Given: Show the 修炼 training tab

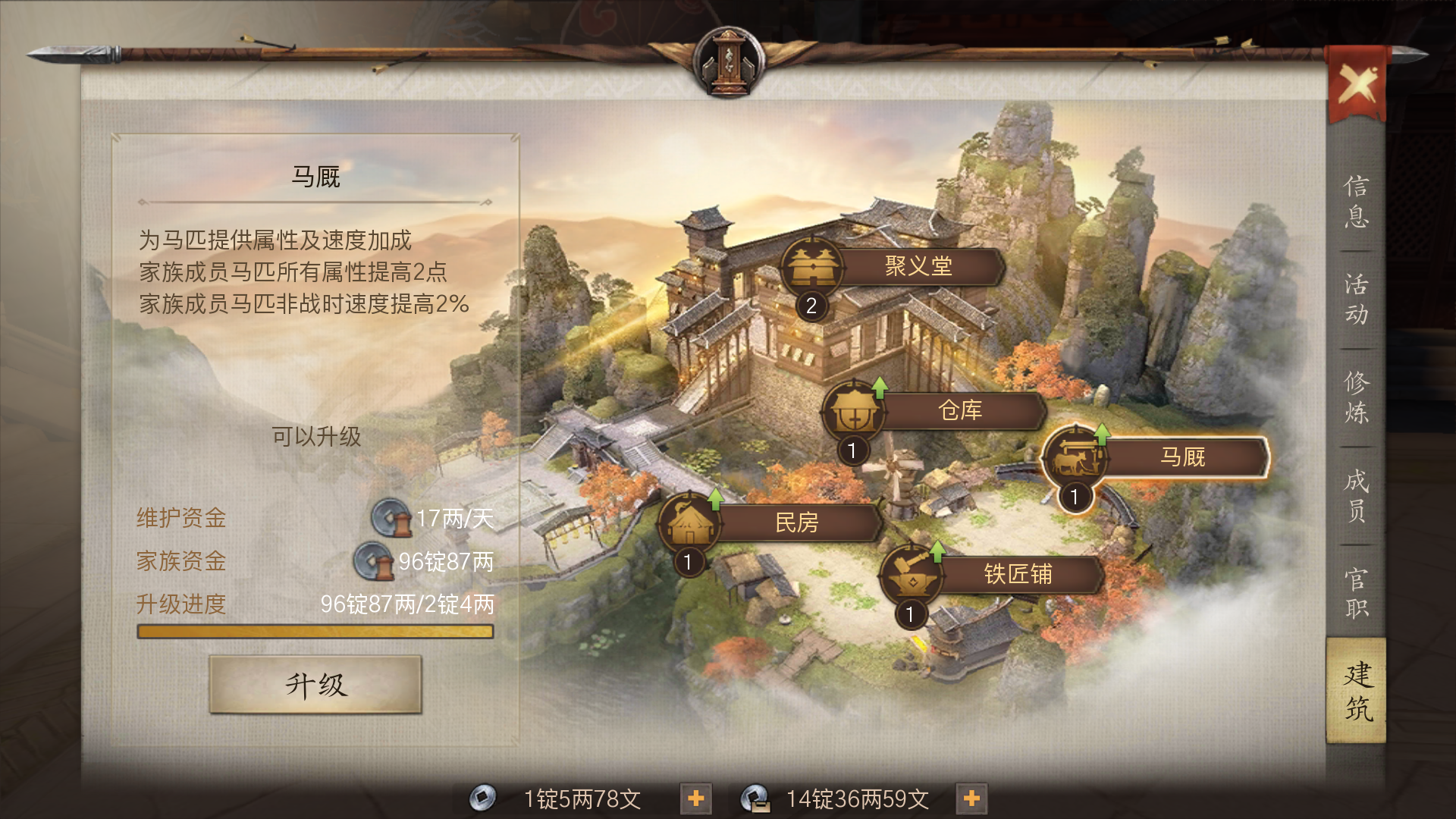Looking at the screenshot, I should coord(1356,397).
